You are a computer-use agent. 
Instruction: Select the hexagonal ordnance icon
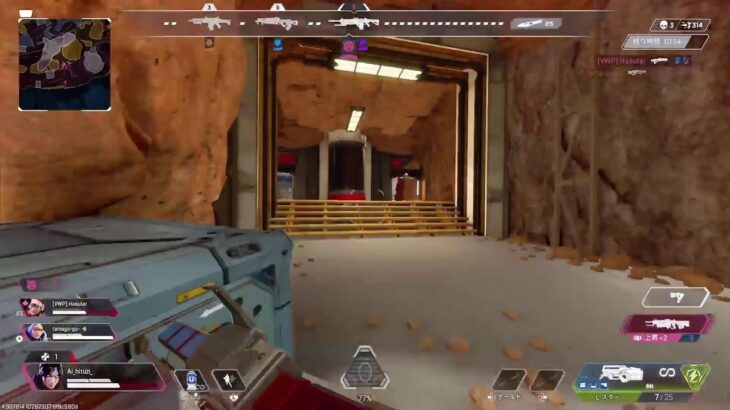click(365, 371)
